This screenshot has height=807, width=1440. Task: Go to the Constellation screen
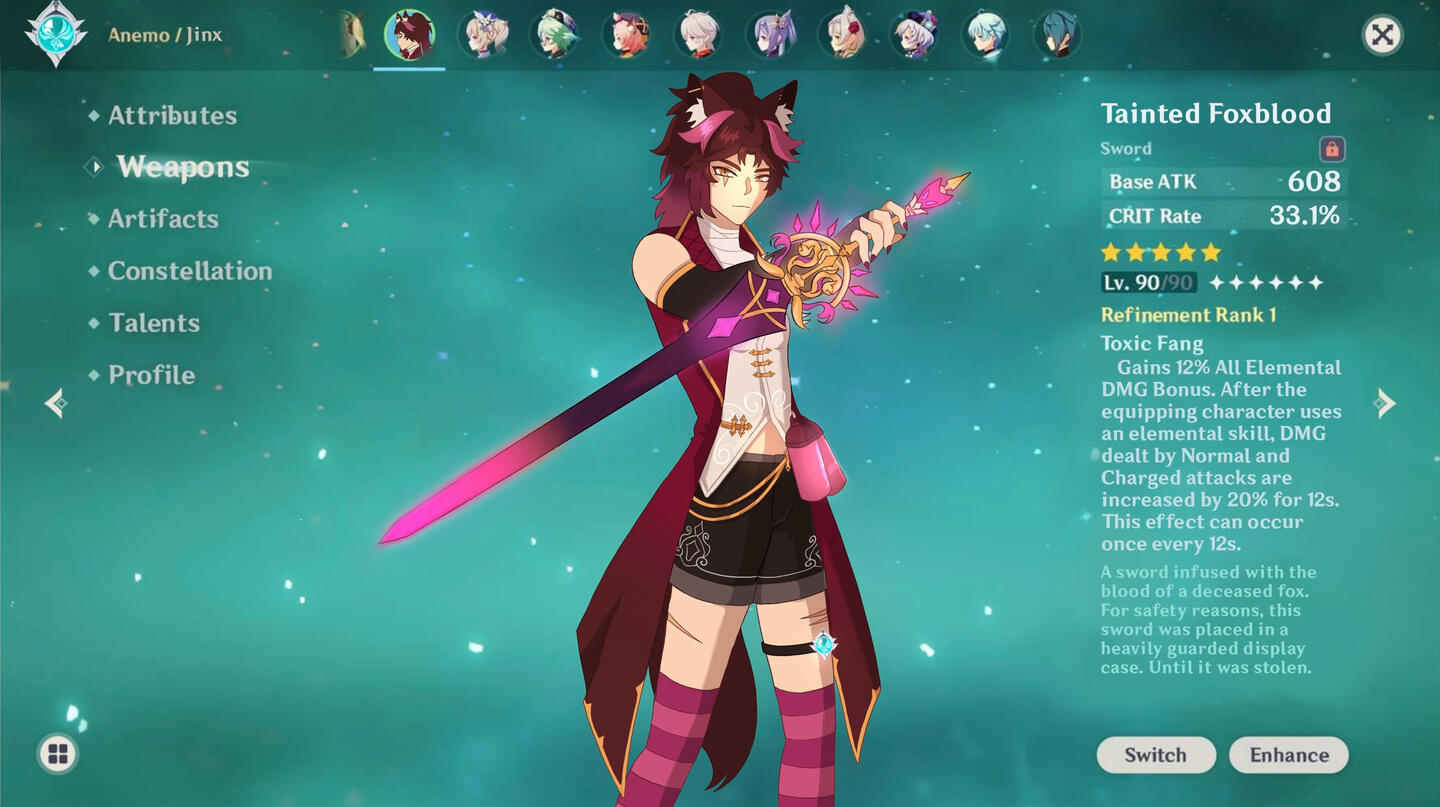tap(189, 271)
